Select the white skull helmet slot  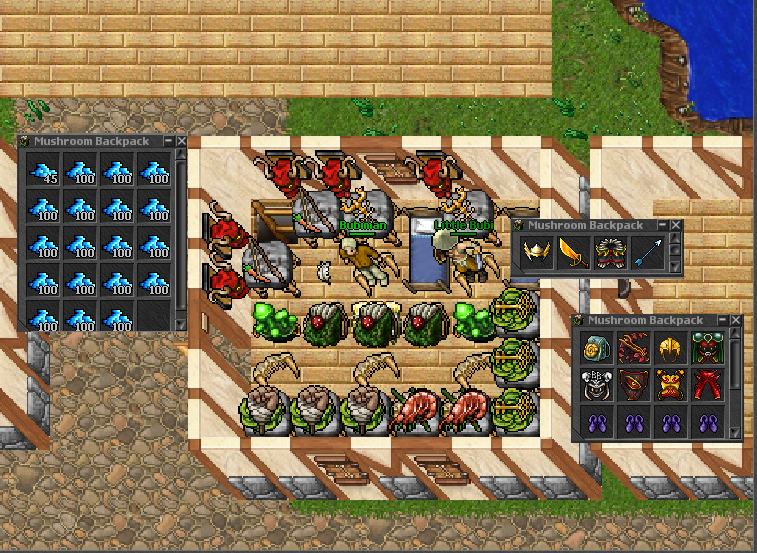click(x=595, y=383)
